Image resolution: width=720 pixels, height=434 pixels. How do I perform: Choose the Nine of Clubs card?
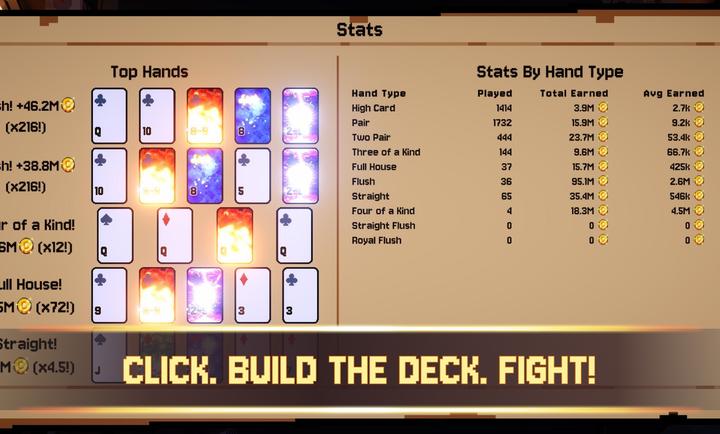pyautogui.click(x=109, y=295)
